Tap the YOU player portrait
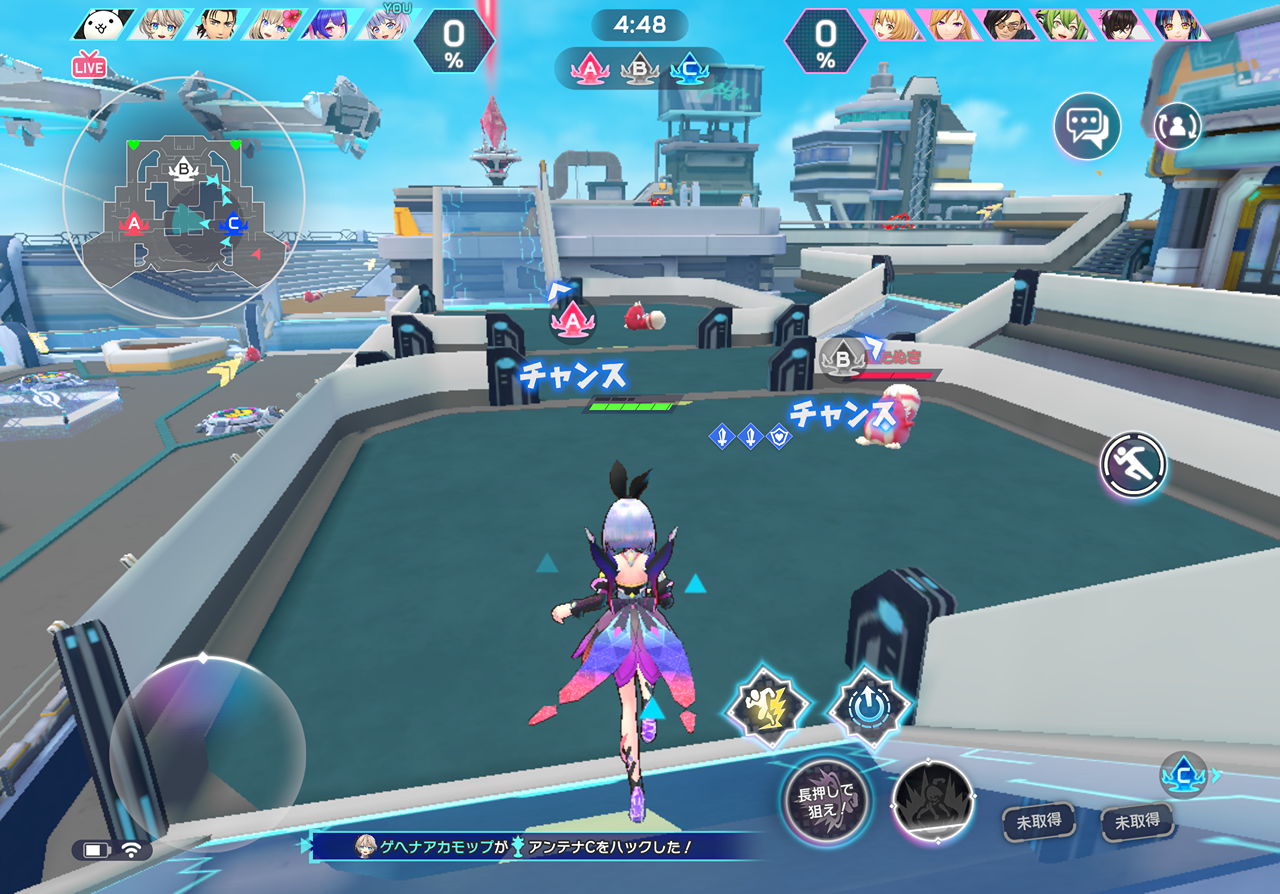Viewport: 1280px width, 894px height. pyautogui.click(x=380, y=24)
